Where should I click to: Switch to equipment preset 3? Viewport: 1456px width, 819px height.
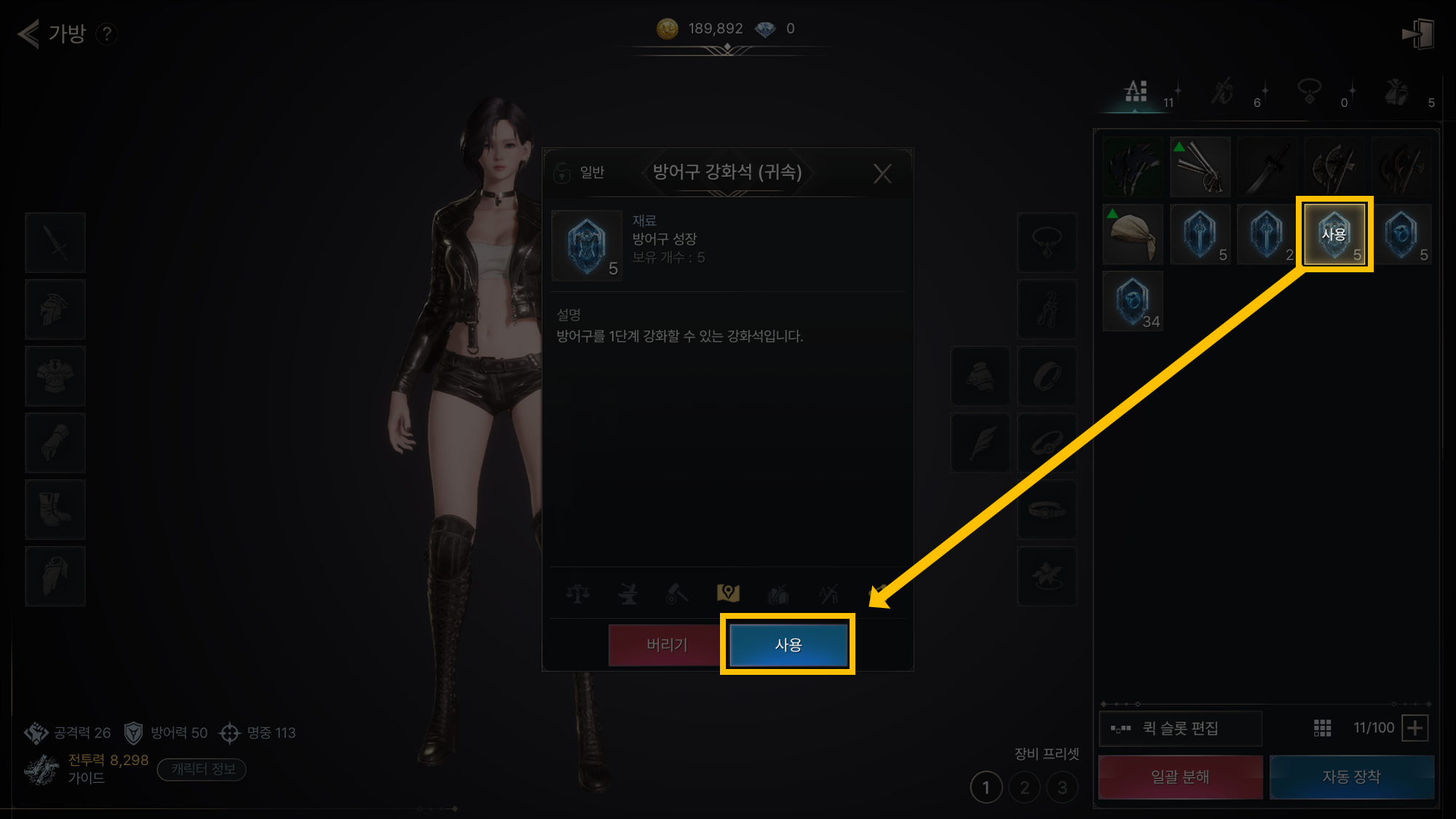click(1062, 788)
